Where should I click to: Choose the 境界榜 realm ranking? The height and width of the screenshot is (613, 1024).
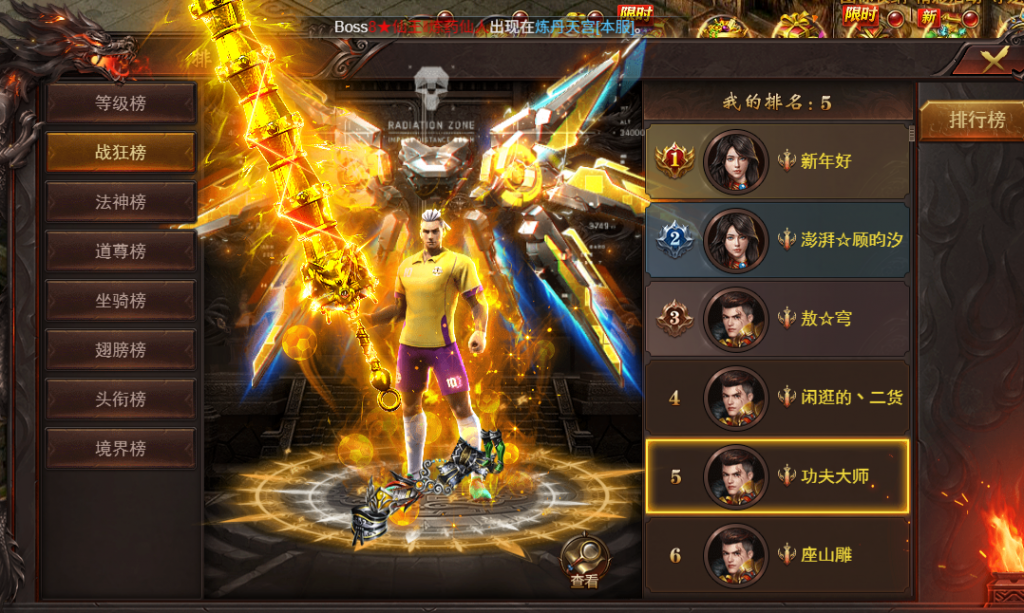tap(120, 449)
